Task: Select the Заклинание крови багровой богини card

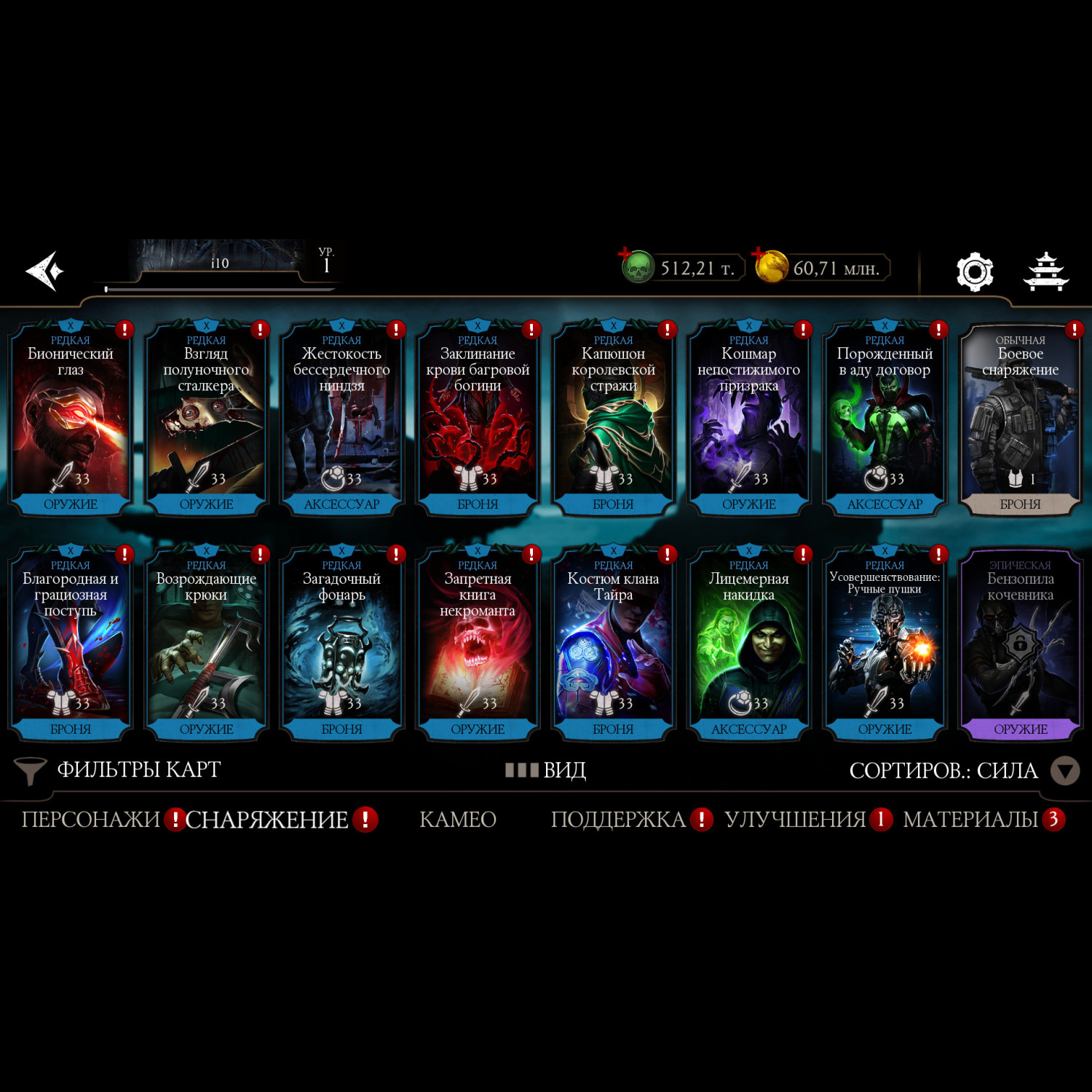Action: tap(478, 420)
